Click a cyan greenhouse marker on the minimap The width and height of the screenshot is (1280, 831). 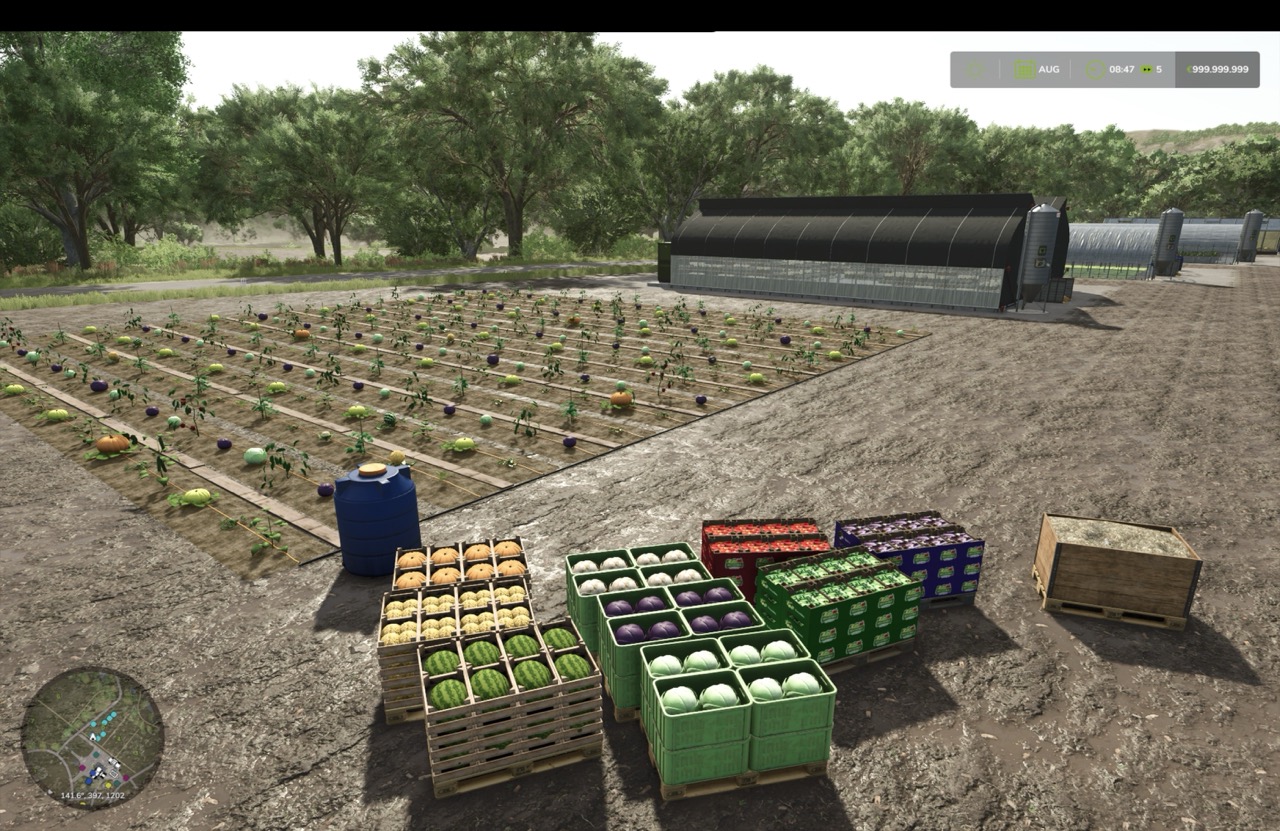(113, 714)
